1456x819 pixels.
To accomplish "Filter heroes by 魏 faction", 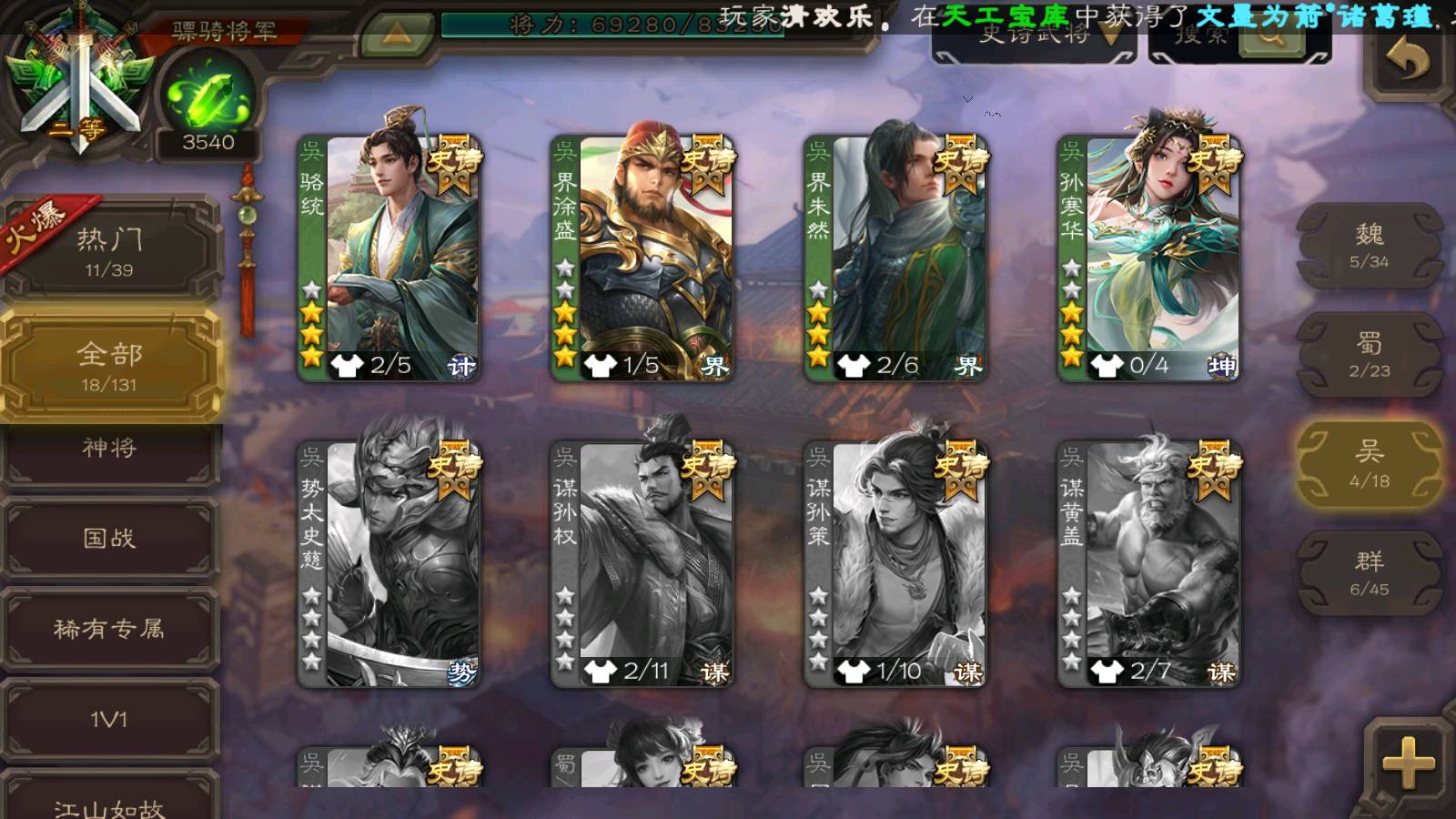I will click(x=1369, y=246).
